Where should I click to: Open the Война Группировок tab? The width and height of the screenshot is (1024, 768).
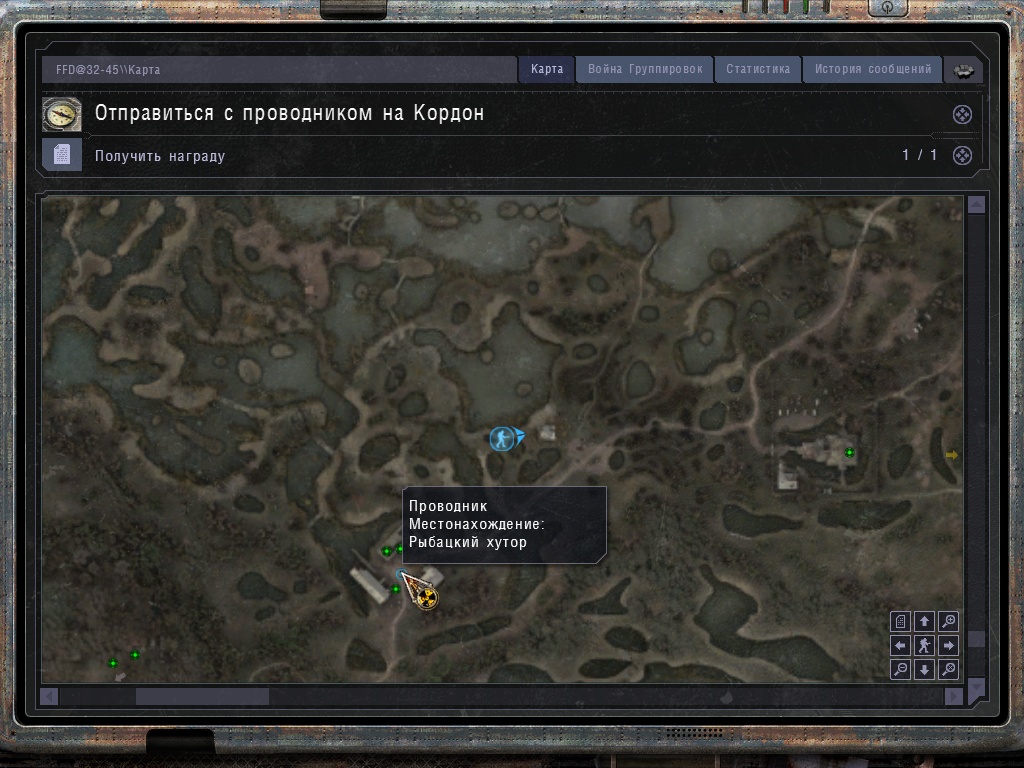[x=645, y=69]
